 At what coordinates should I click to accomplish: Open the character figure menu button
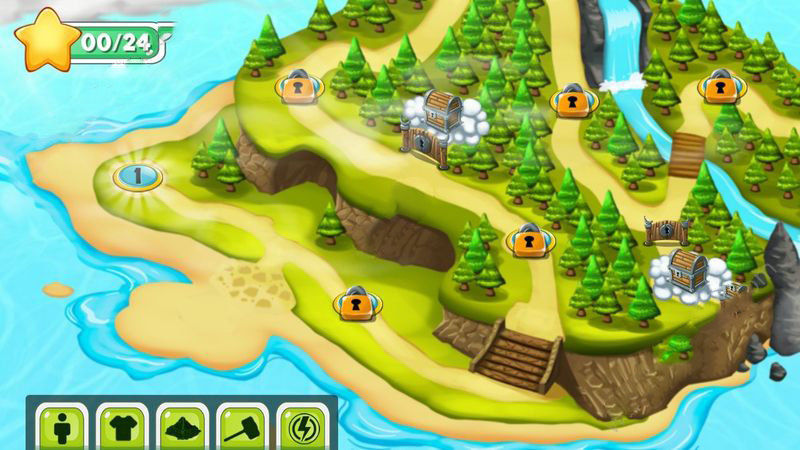[59, 427]
